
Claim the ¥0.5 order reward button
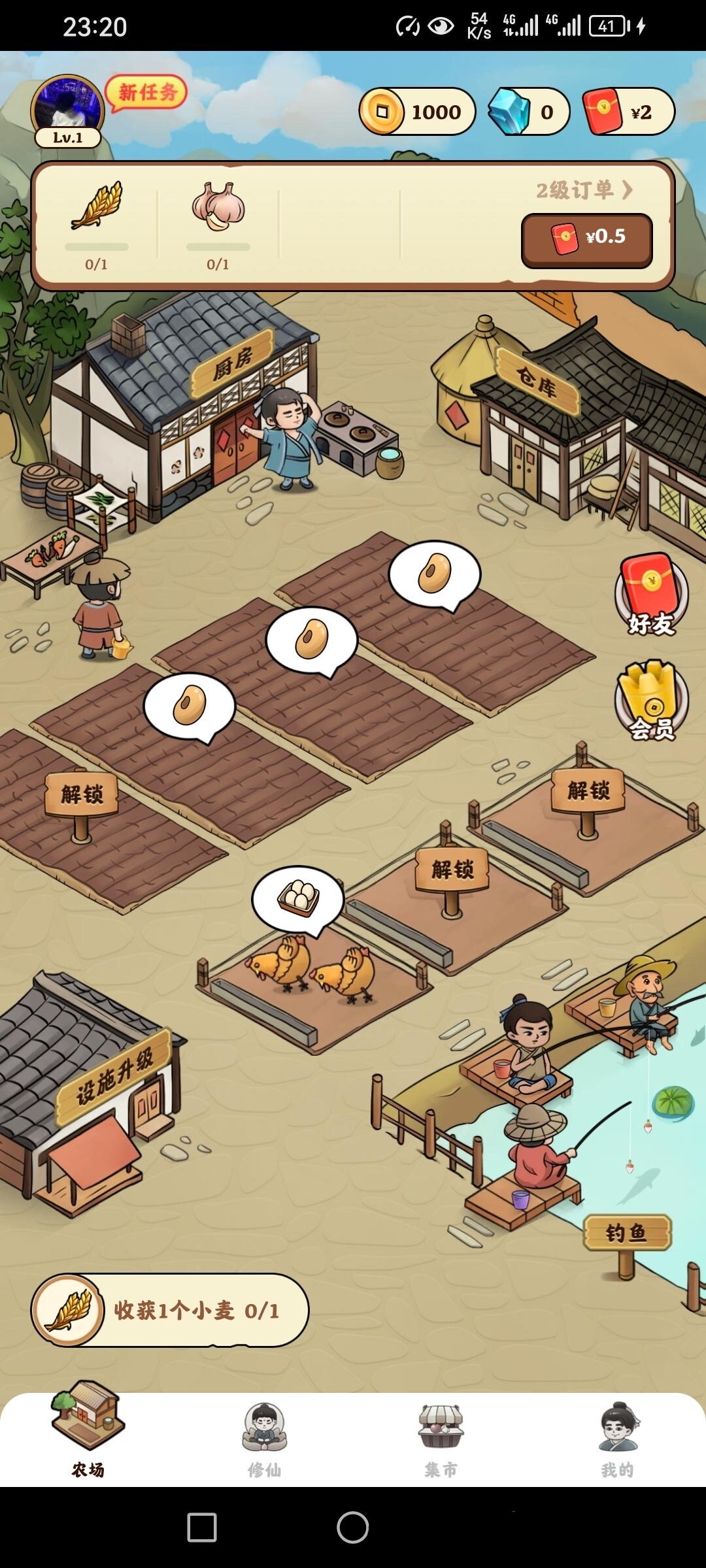(586, 239)
